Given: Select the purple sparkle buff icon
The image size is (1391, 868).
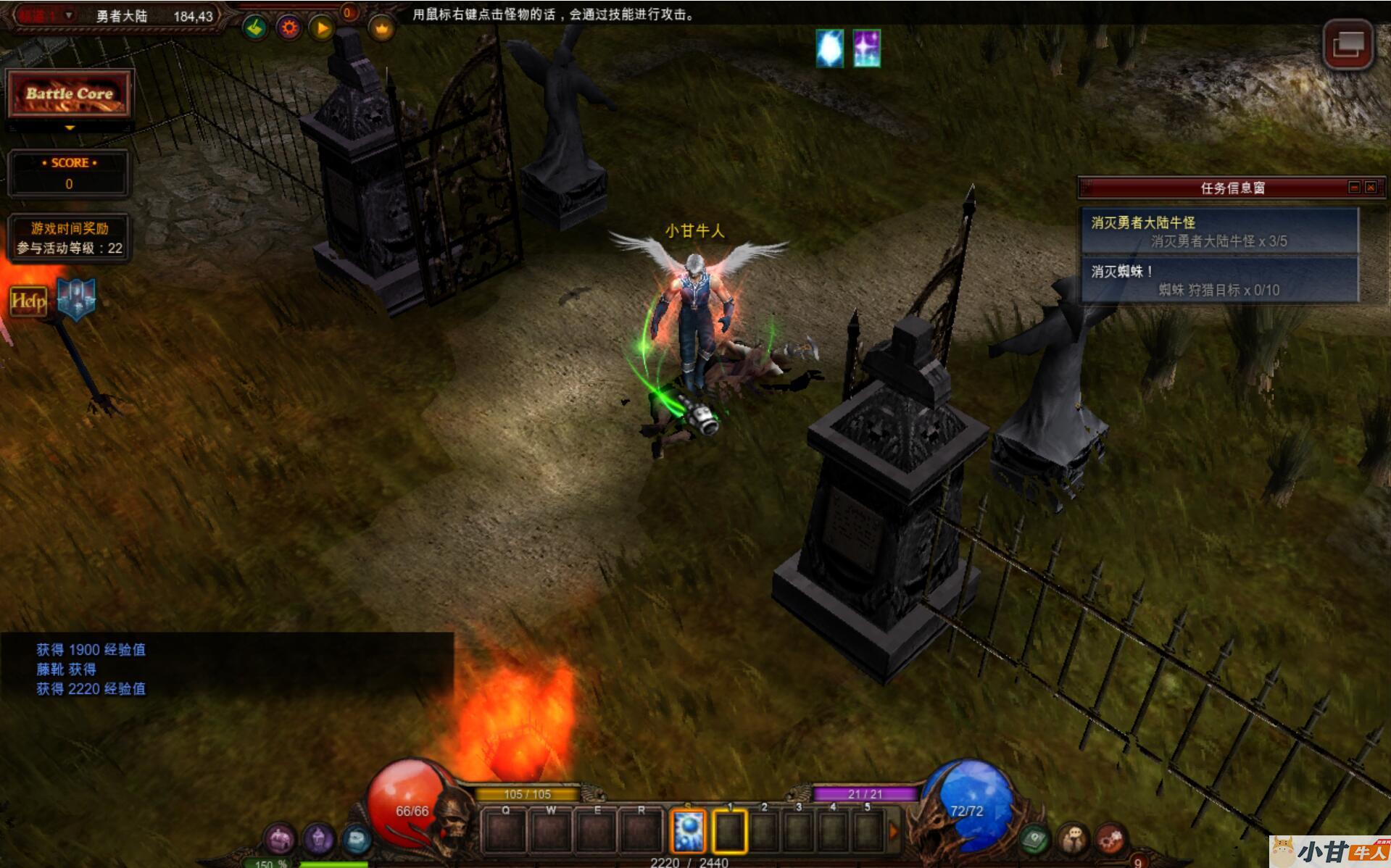Looking at the screenshot, I should (867, 49).
